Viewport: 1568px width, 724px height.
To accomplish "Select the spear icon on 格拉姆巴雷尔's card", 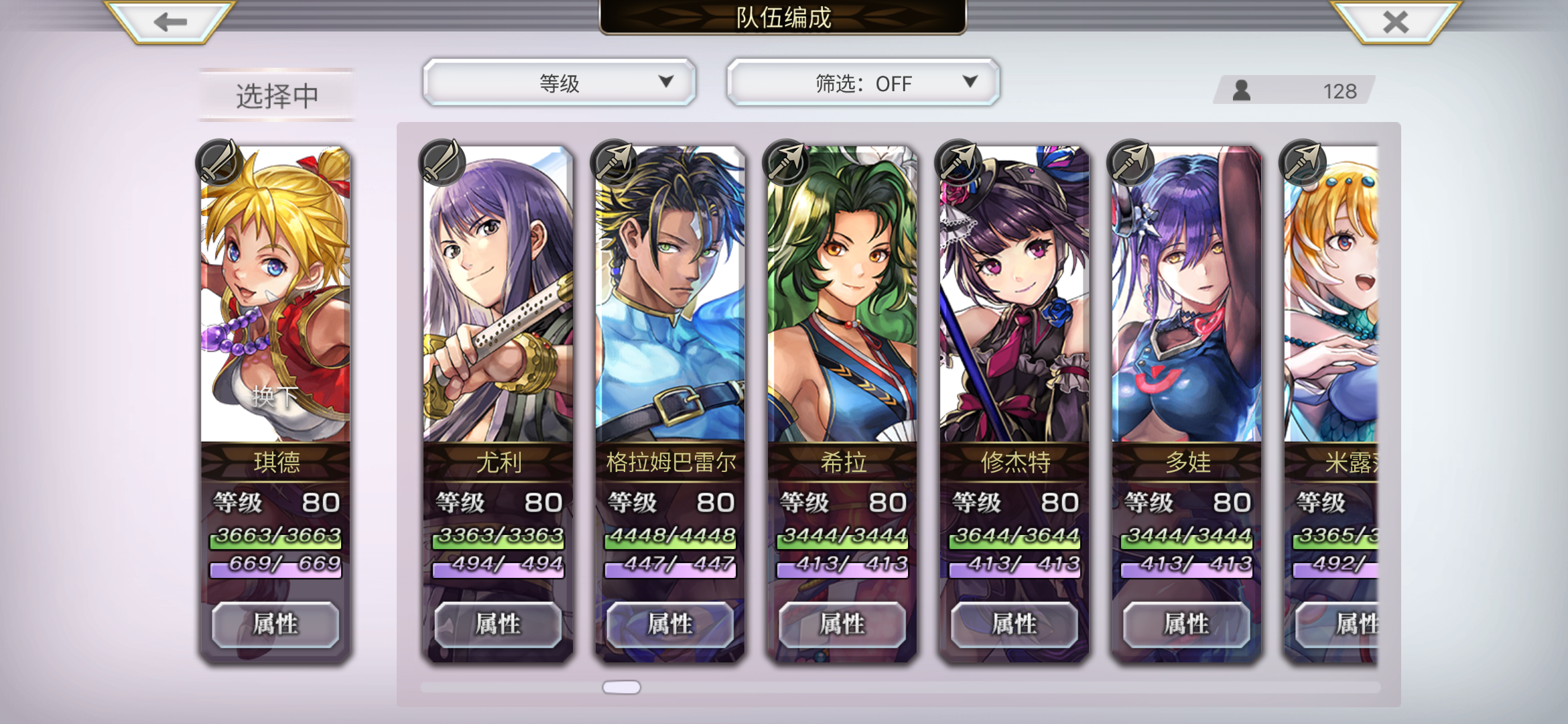I will [x=613, y=161].
